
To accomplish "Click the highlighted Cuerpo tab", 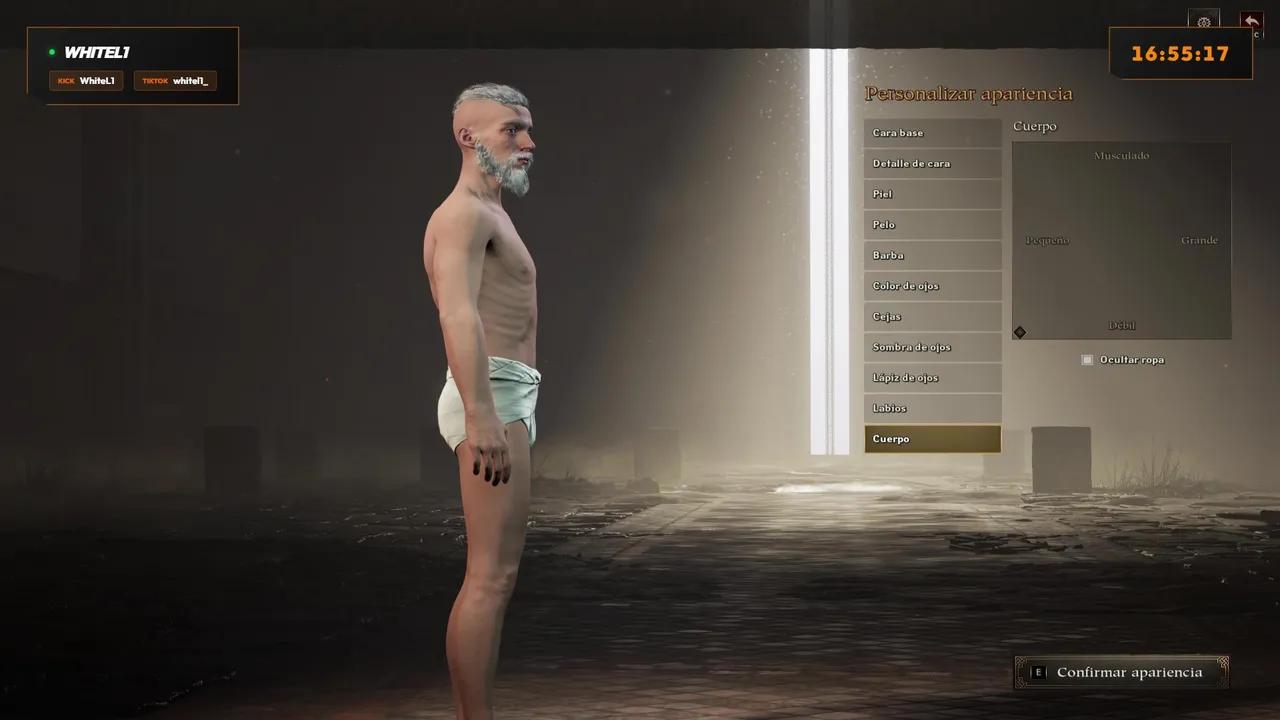I will point(932,438).
